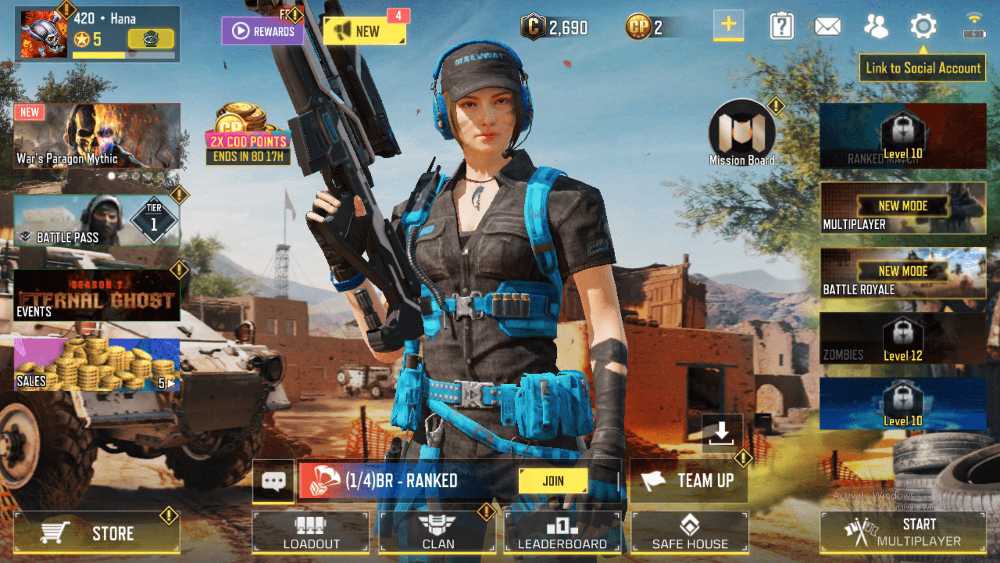Open the chat speech bubble
The image size is (1000, 563).
pos(273,481)
